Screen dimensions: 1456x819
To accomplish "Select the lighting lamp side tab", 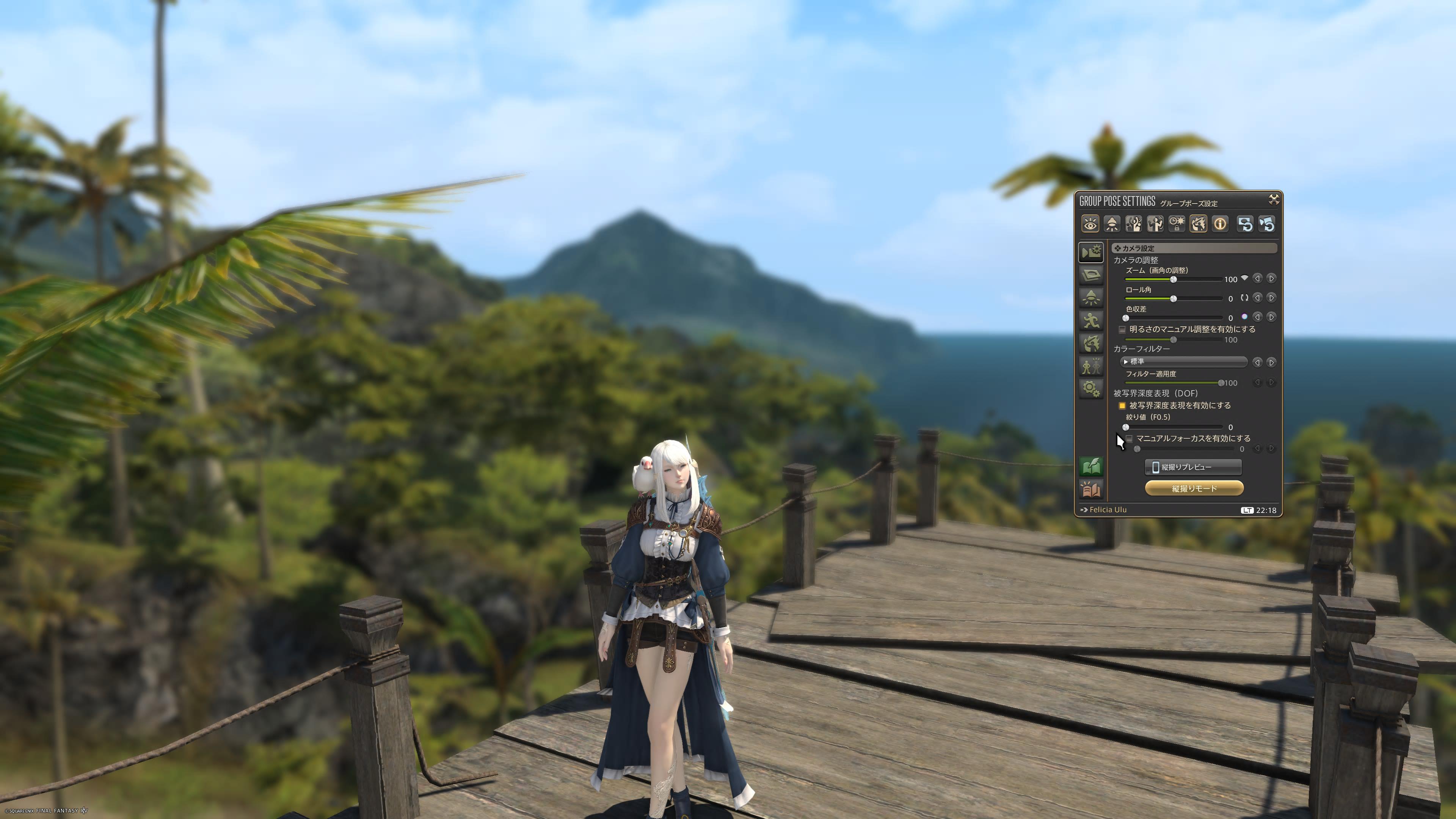I will (1091, 297).
